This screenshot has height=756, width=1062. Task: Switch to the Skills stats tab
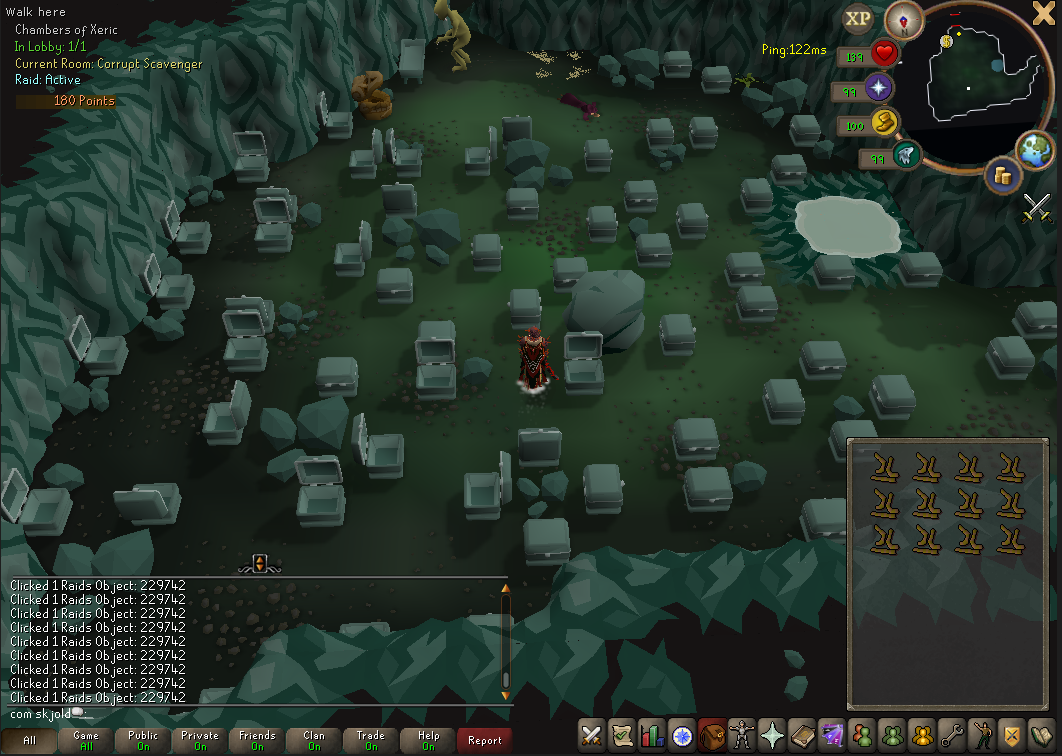[652, 735]
